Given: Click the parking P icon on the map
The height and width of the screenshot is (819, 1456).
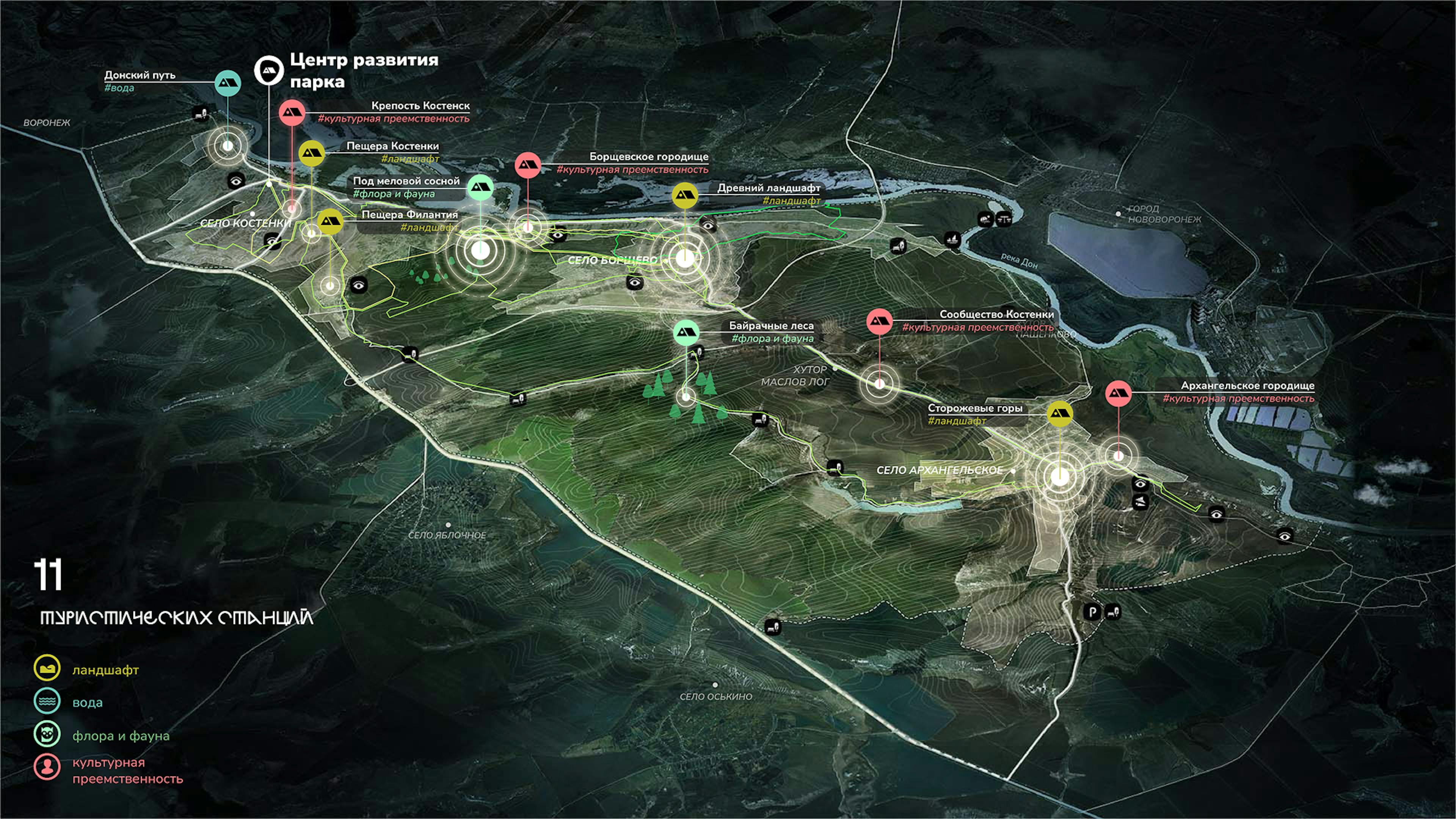Looking at the screenshot, I should coord(1092,612).
